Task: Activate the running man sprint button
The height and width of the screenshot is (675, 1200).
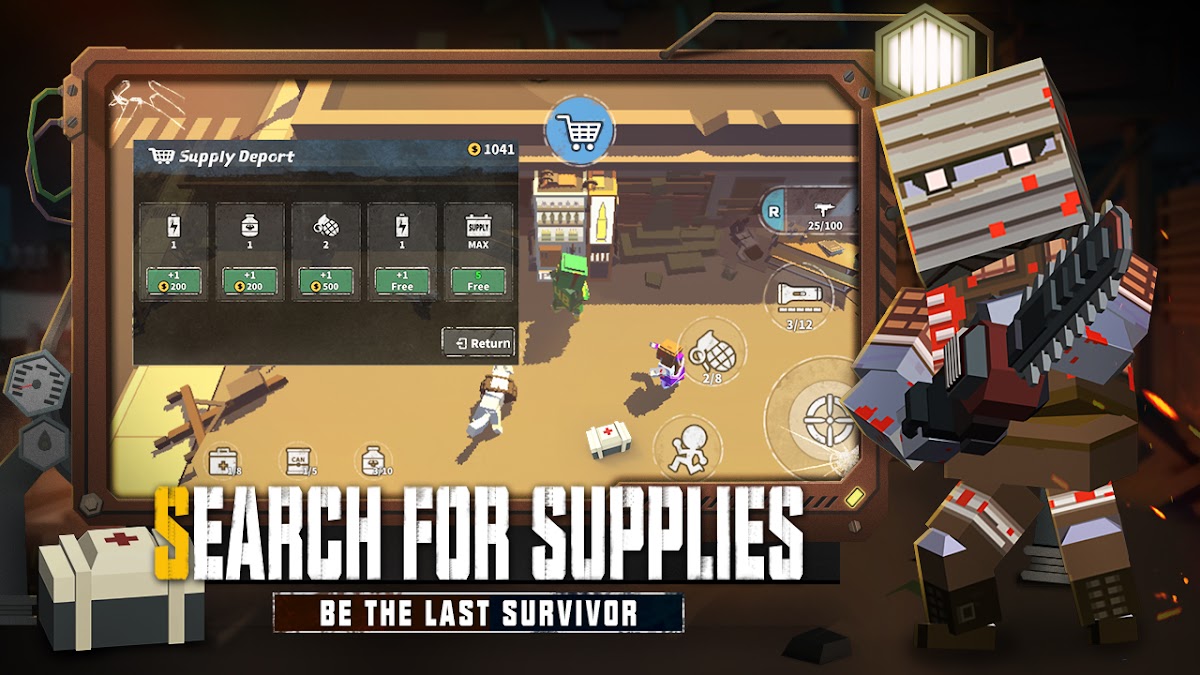Action: [x=688, y=447]
